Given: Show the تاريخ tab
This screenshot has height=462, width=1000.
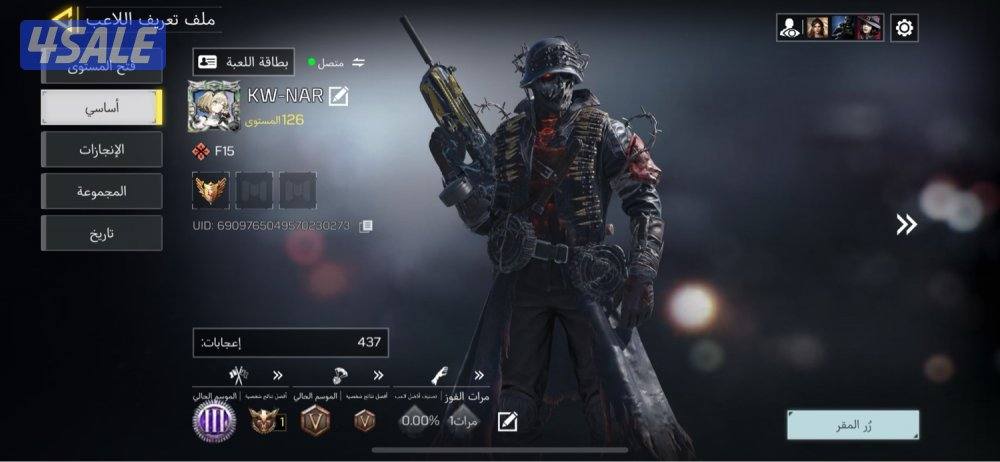Looking at the screenshot, I should (x=101, y=233).
